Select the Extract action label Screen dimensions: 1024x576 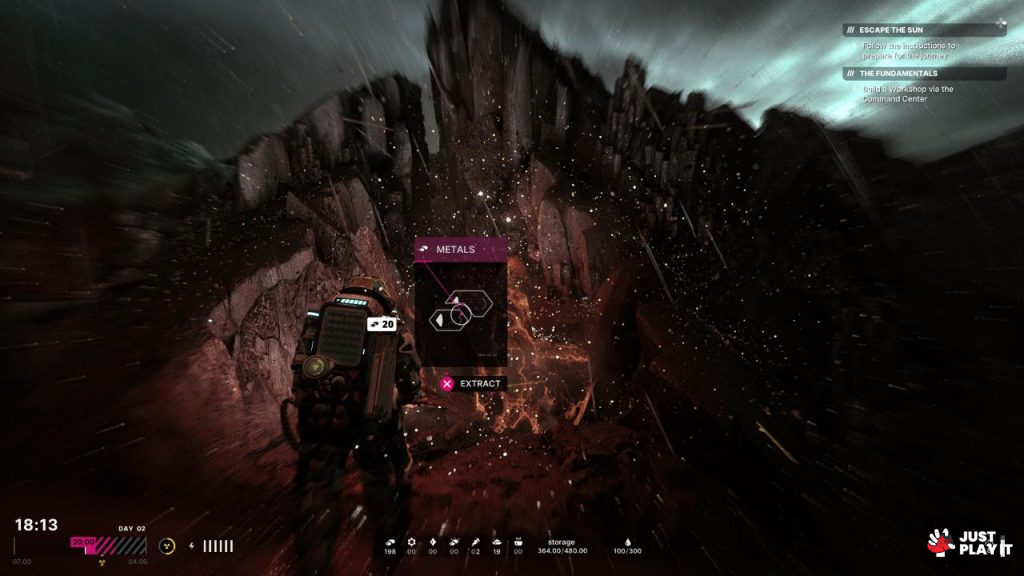pos(480,383)
